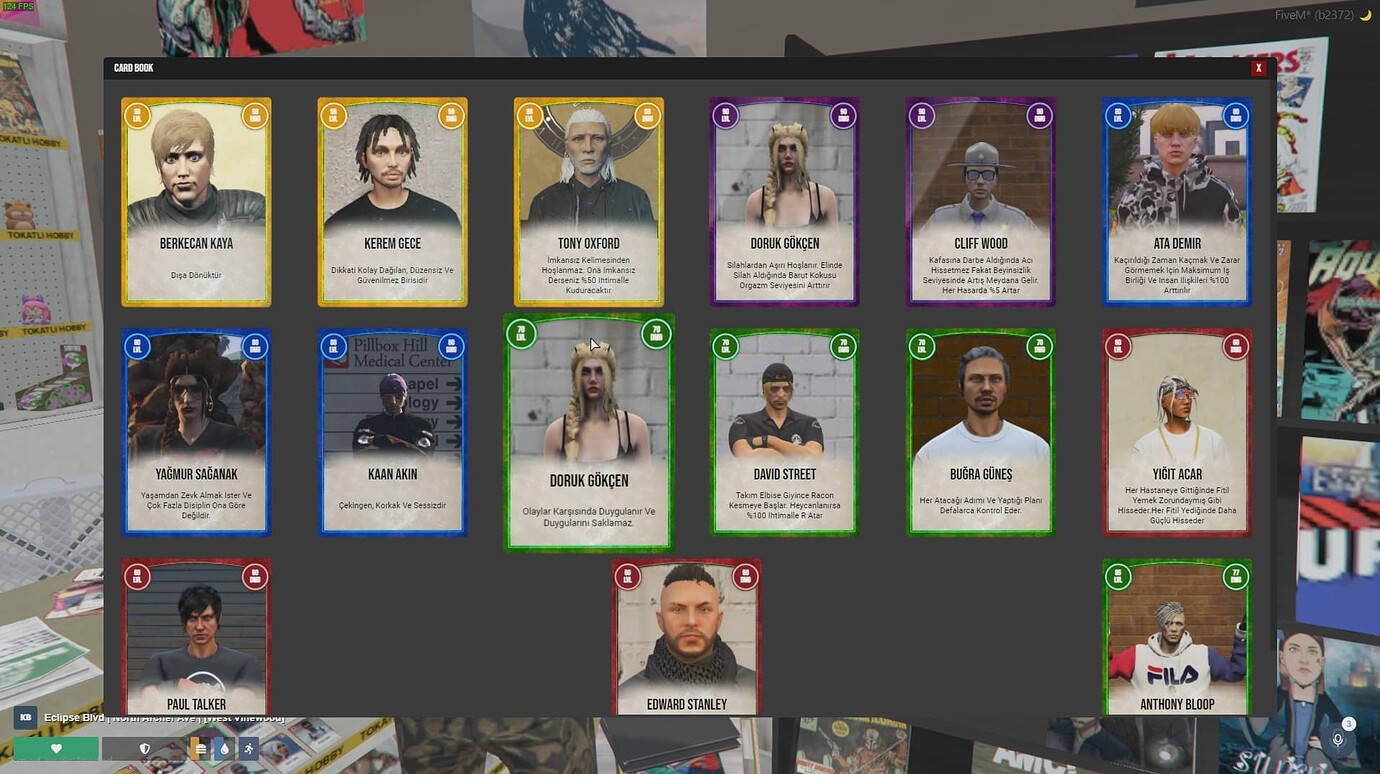Click the voice range number above the microphone
This screenshot has width=1380, height=774.
pos(1349,721)
